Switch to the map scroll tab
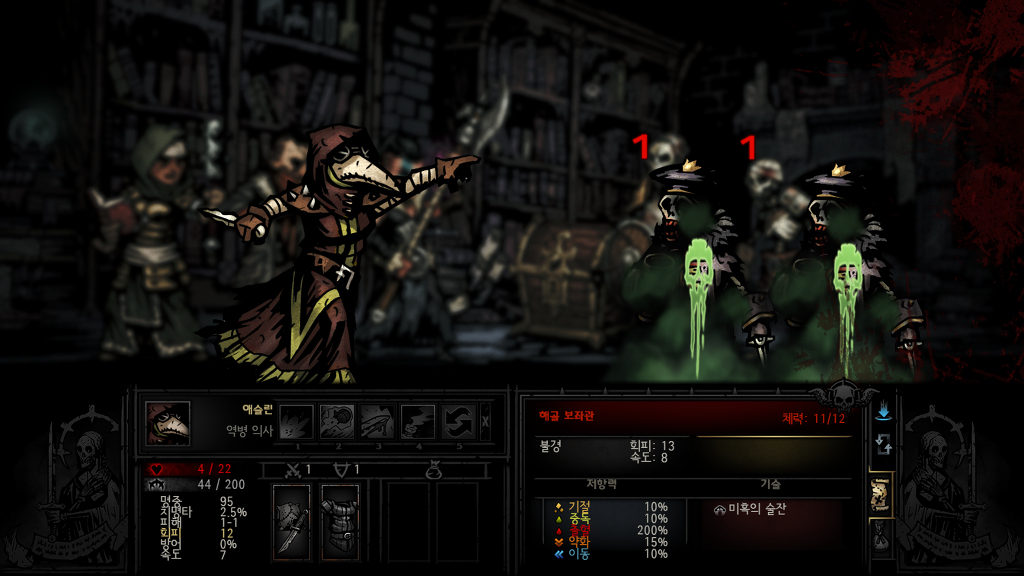The width and height of the screenshot is (1024, 576). [x=882, y=492]
